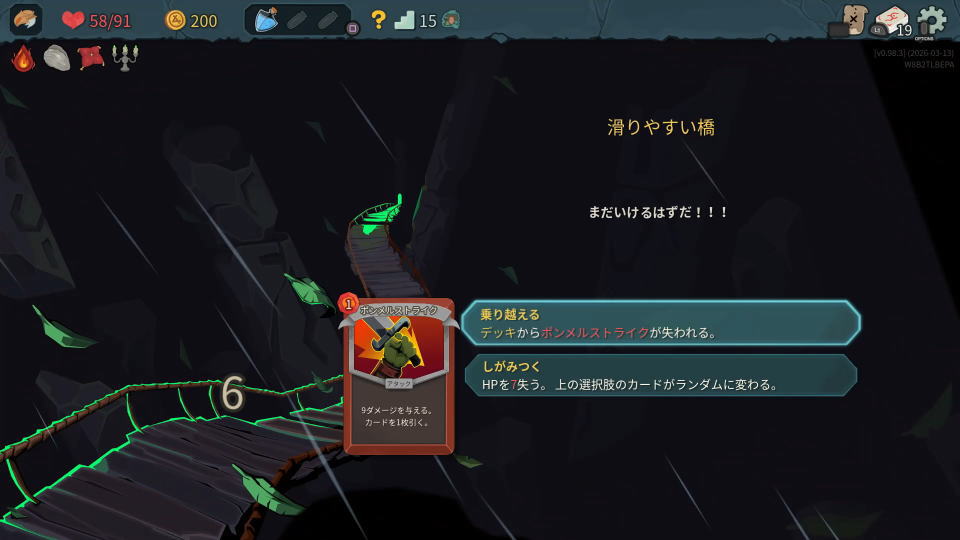Click the floor 15 stairs icon

click(x=404, y=20)
